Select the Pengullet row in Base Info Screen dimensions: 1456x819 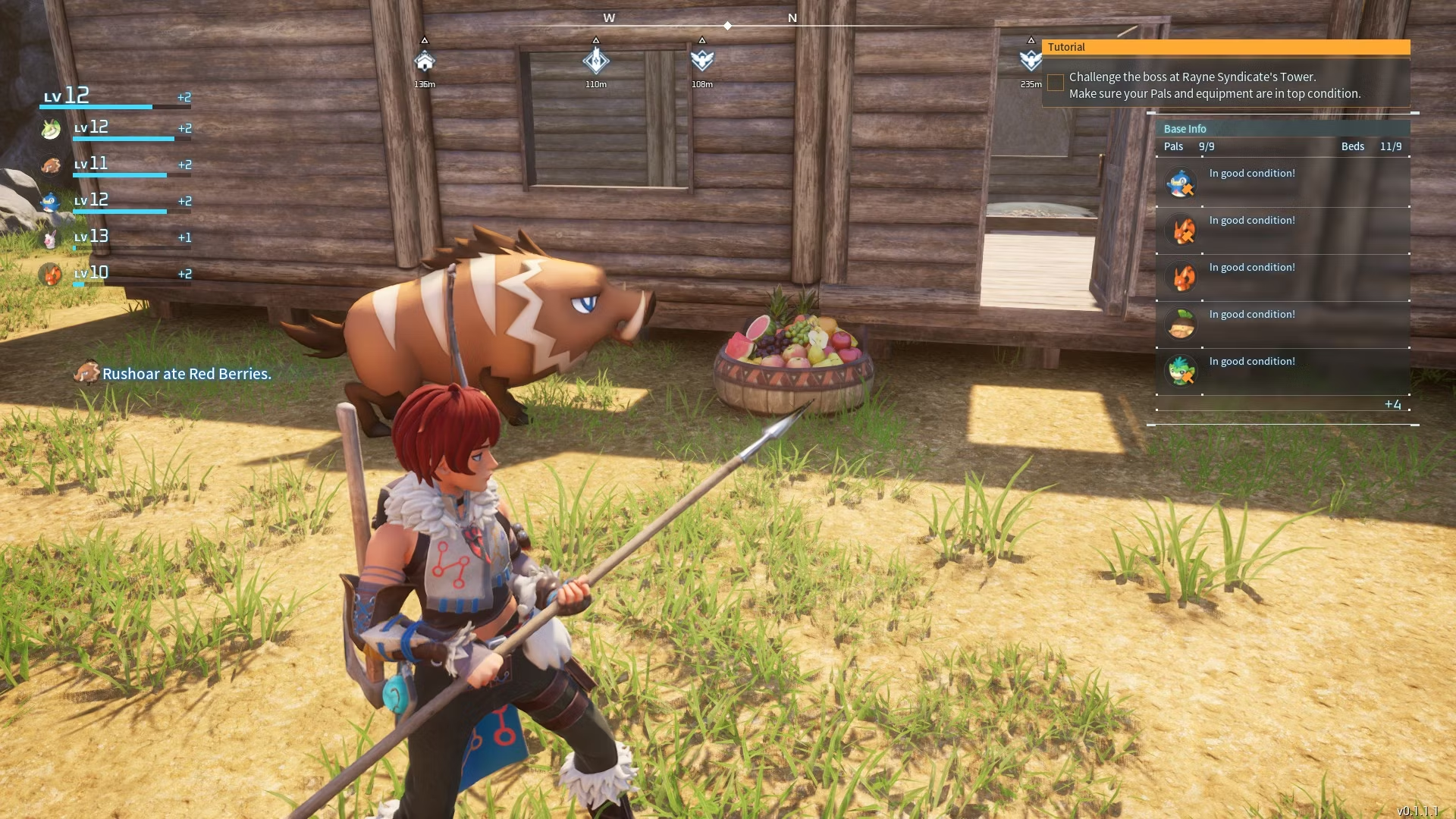click(x=1282, y=184)
